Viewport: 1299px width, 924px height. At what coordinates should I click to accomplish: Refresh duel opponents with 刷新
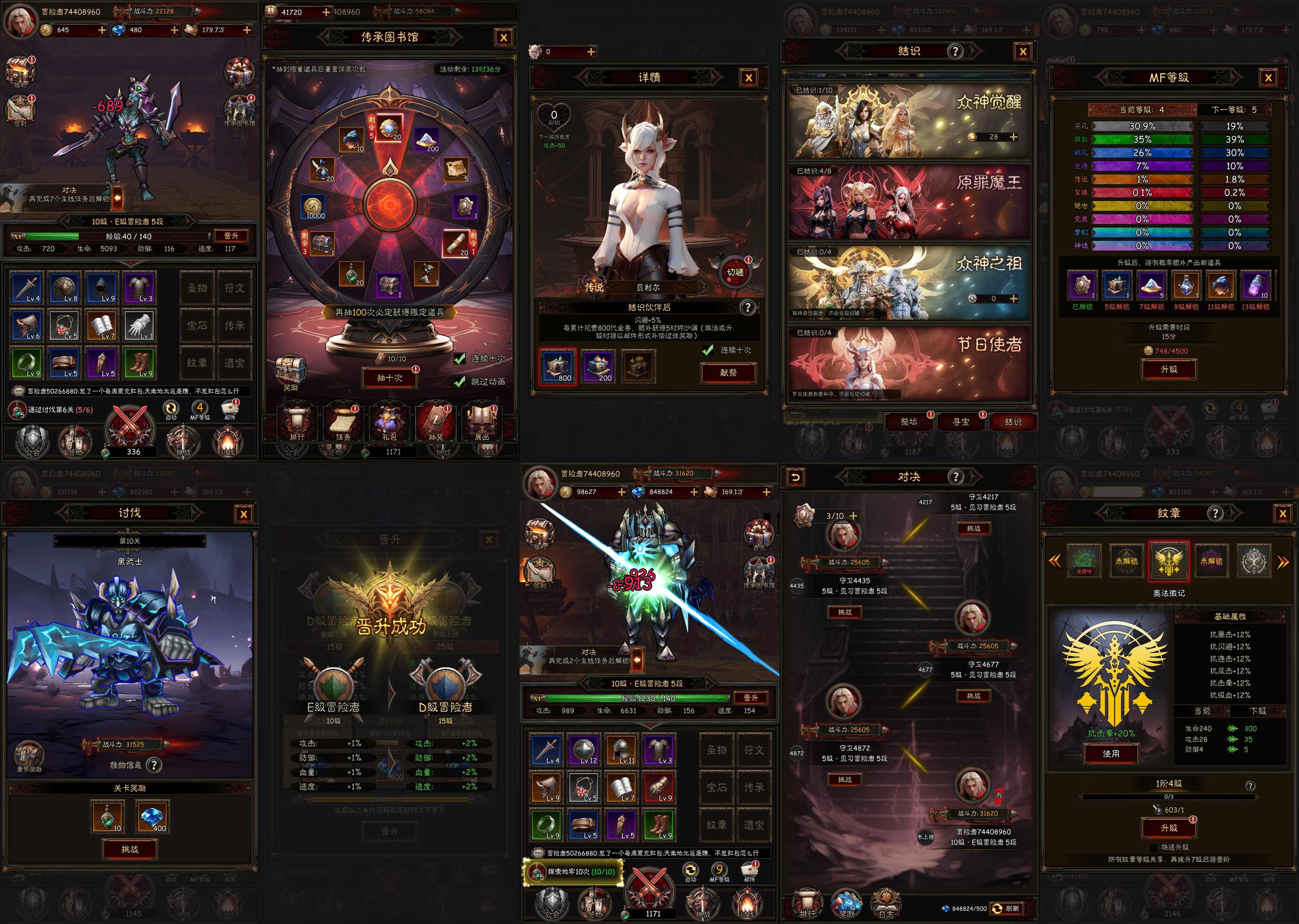1007,908
